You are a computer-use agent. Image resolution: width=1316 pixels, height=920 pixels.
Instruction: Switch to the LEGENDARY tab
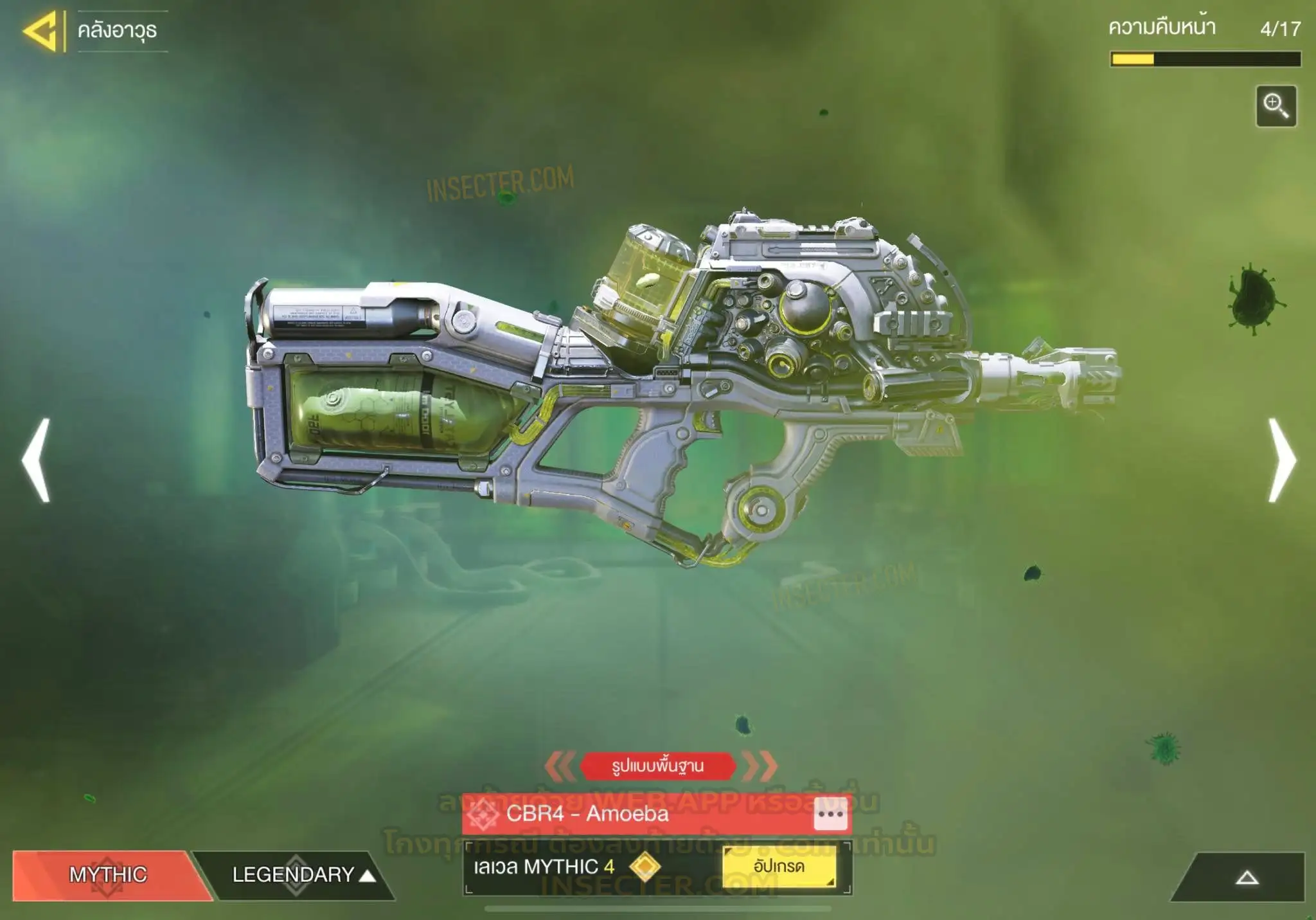click(294, 874)
